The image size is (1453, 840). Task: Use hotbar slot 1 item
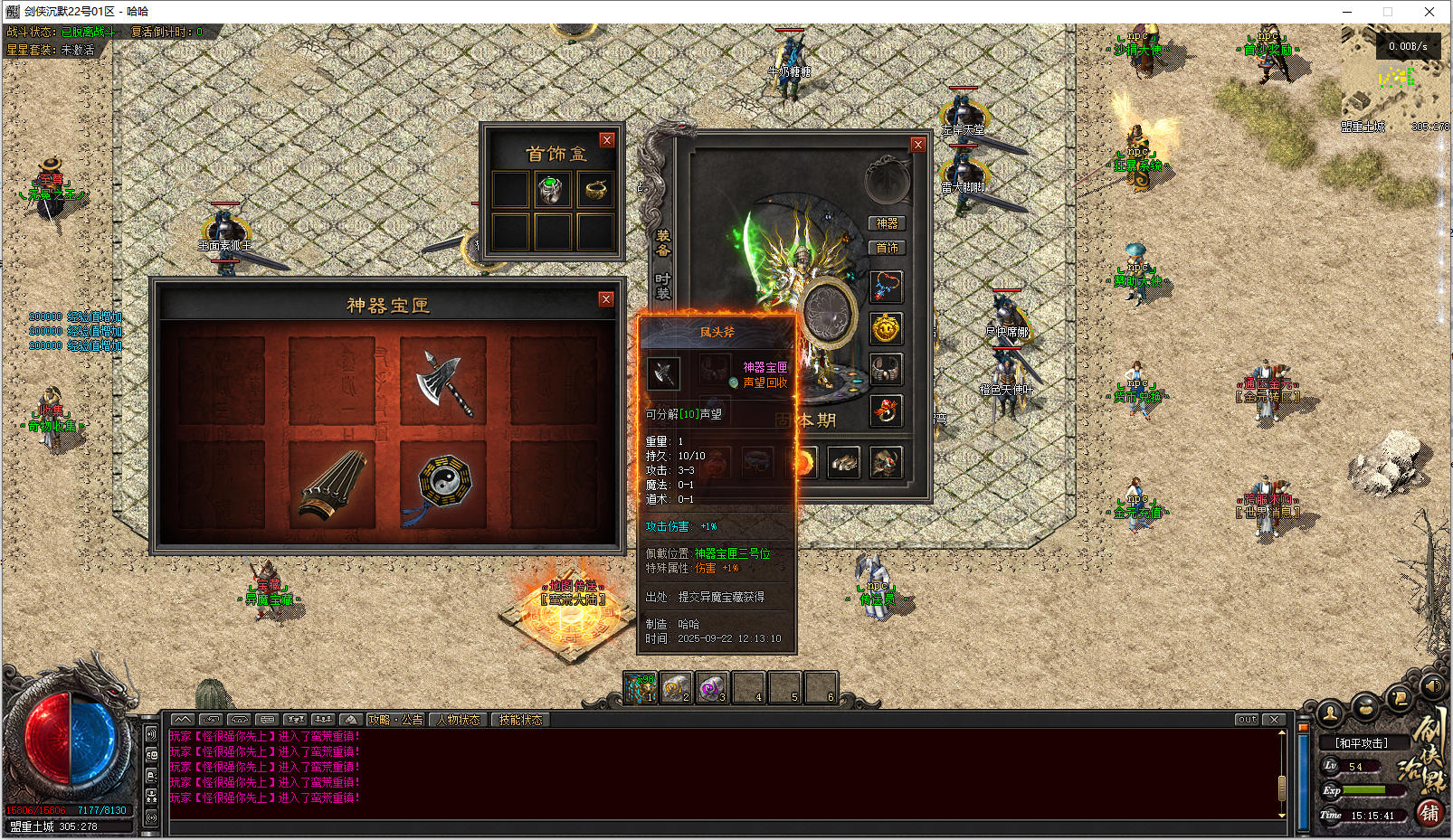(x=641, y=688)
